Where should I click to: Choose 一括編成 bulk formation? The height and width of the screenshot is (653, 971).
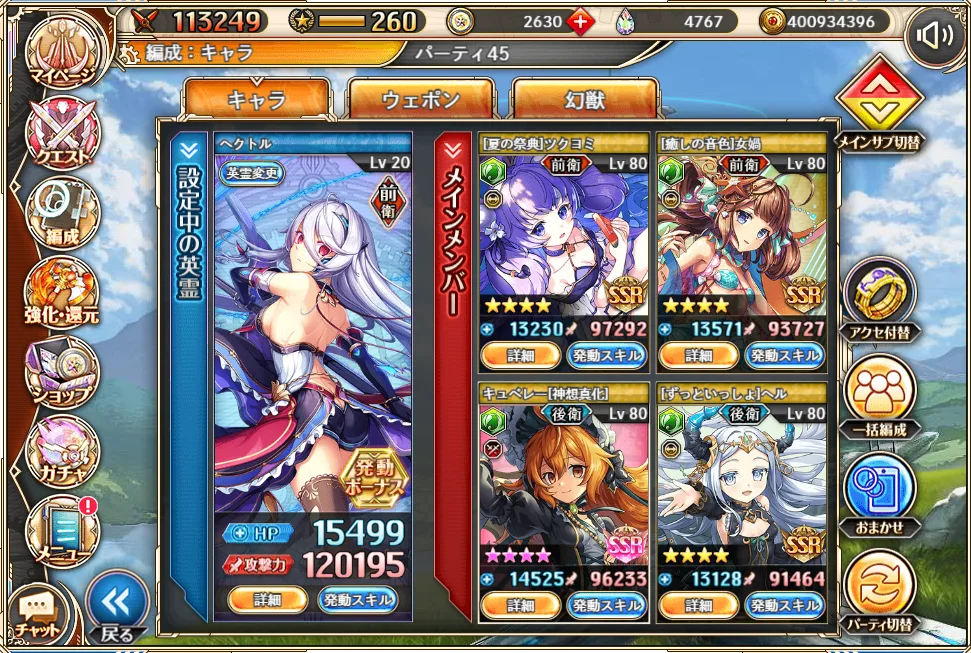pos(879,394)
